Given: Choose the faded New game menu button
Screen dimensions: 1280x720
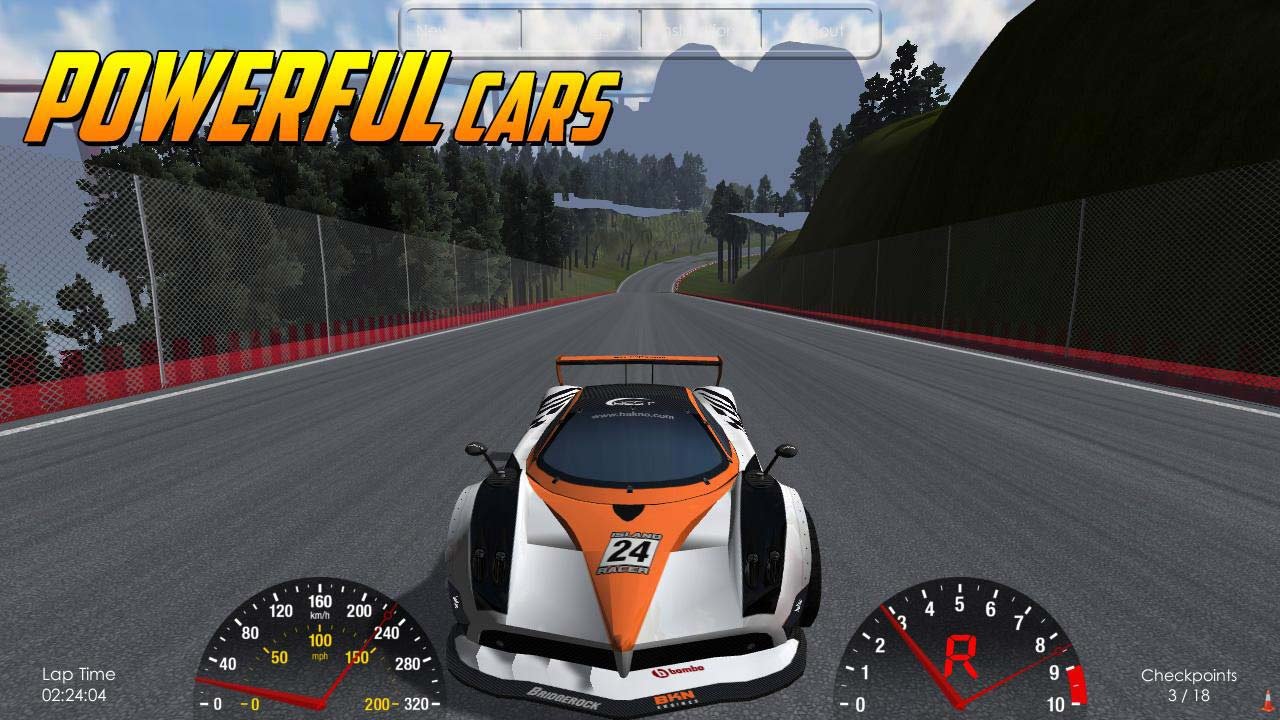Looking at the screenshot, I should [461, 31].
